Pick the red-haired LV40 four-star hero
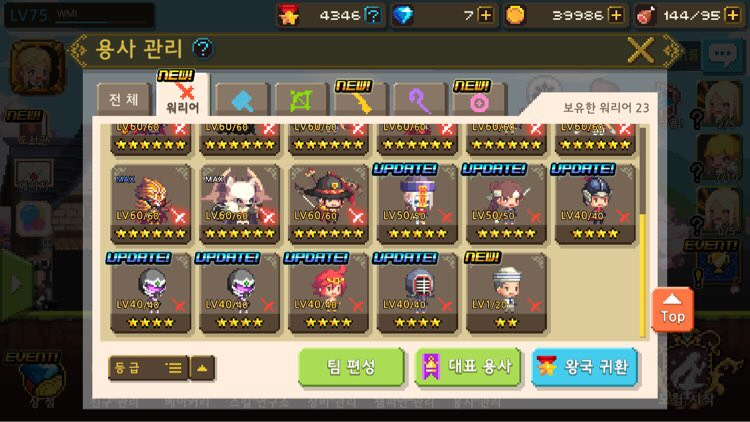Image resolution: width=750 pixels, height=422 pixels. [x=329, y=294]
